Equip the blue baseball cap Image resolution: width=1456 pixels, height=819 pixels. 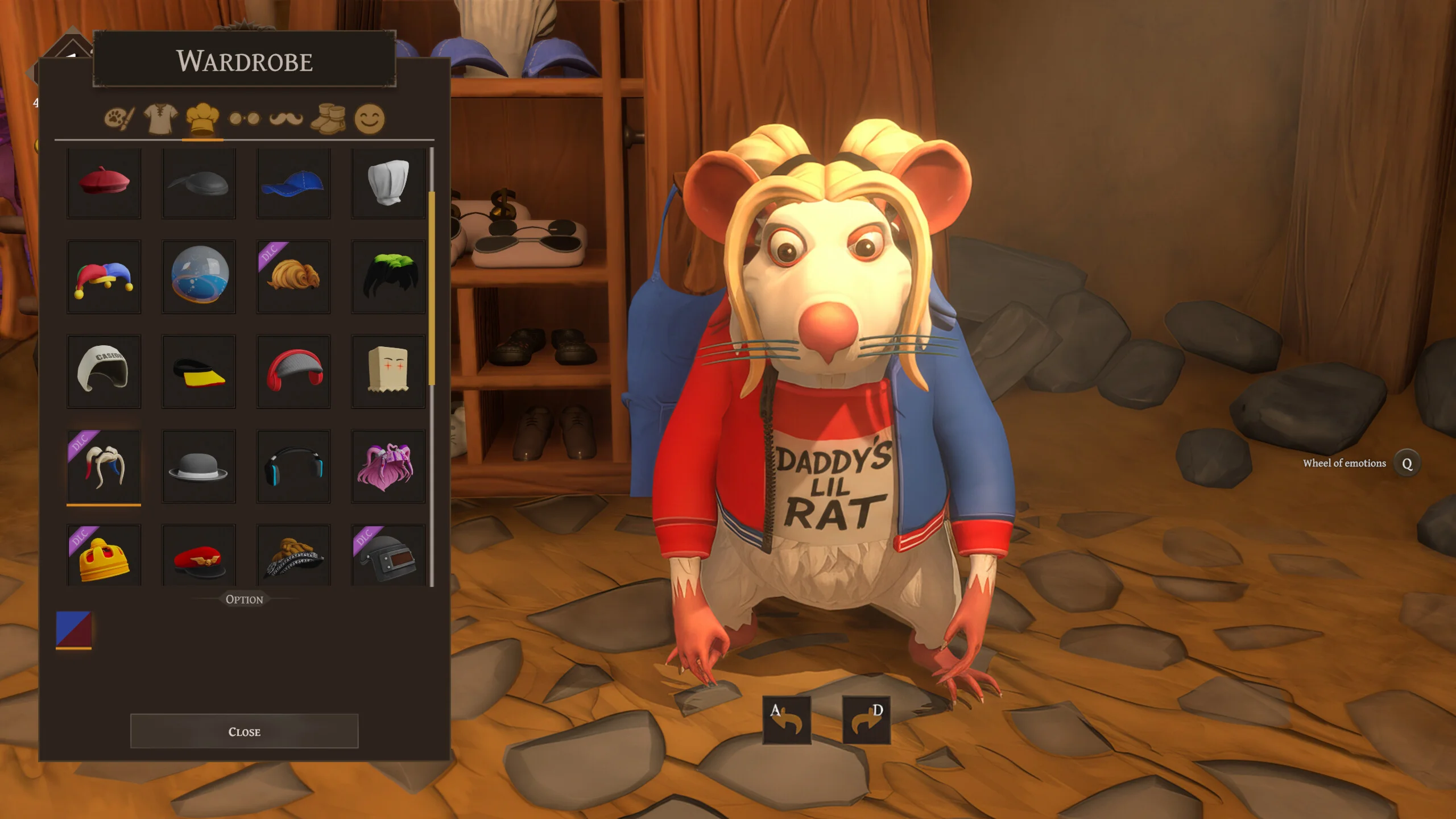(x=293, y=183)
